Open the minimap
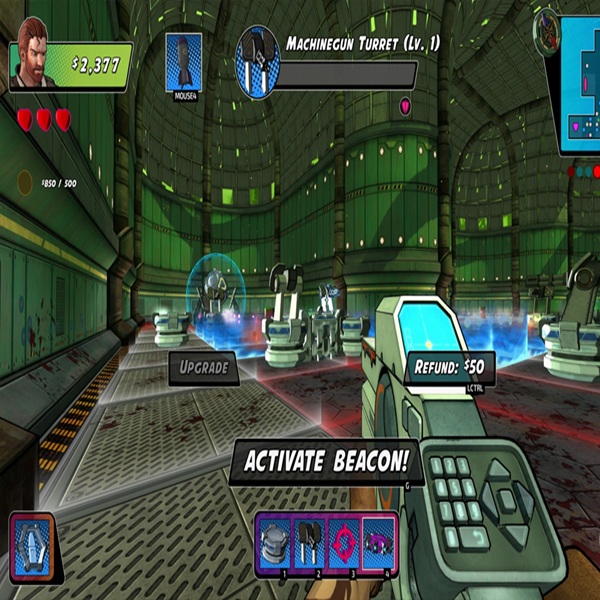The height and width of the screenshot is (600, 600). coord(577,82)
